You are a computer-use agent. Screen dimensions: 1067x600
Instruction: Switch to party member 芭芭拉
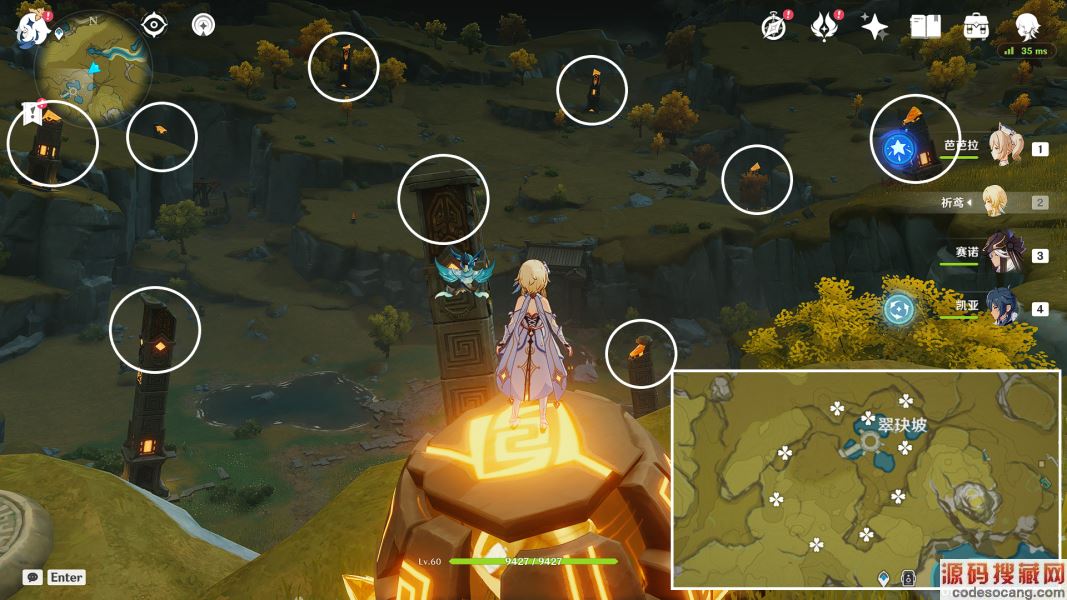click(x=1000, y=148)
